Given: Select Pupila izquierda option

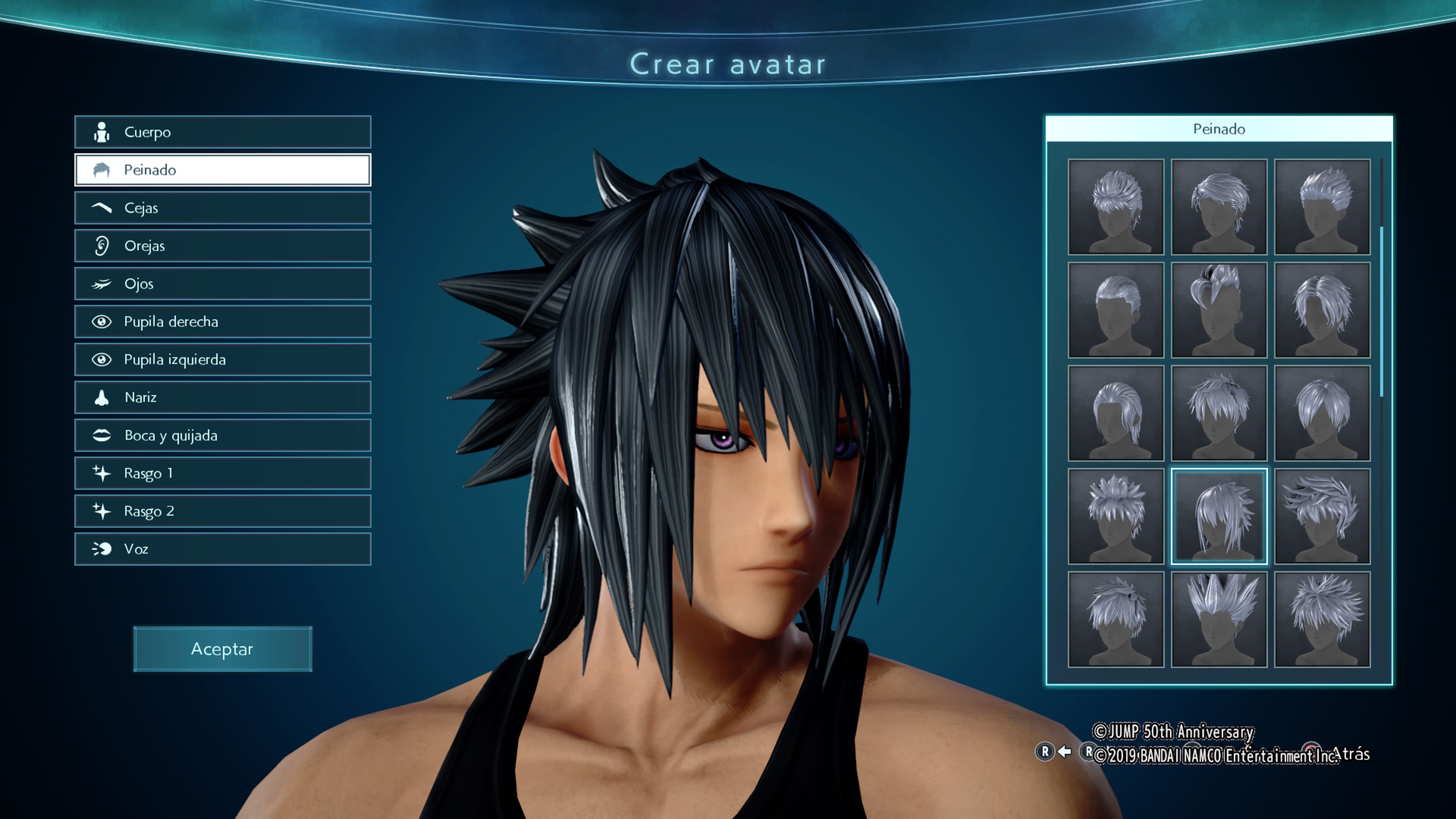Looking at the screenshot, I should [223, 359].
